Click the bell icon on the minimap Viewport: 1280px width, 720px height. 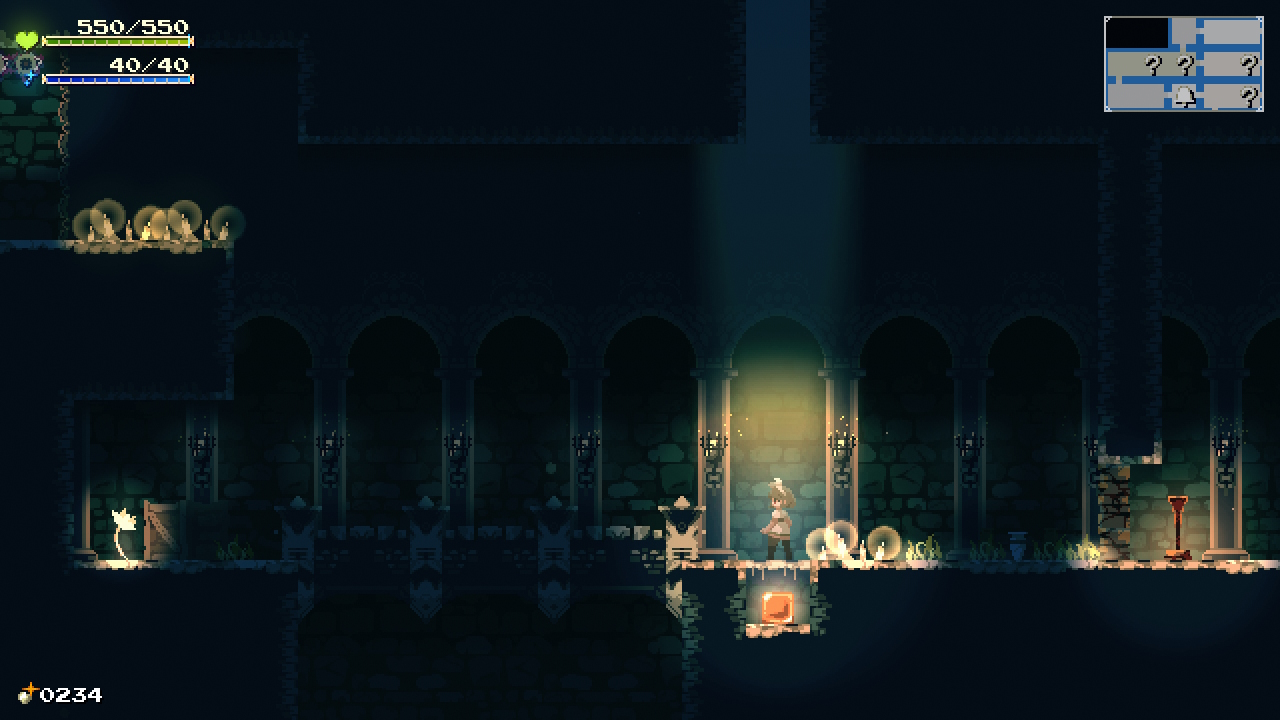tap(1185, 96)
